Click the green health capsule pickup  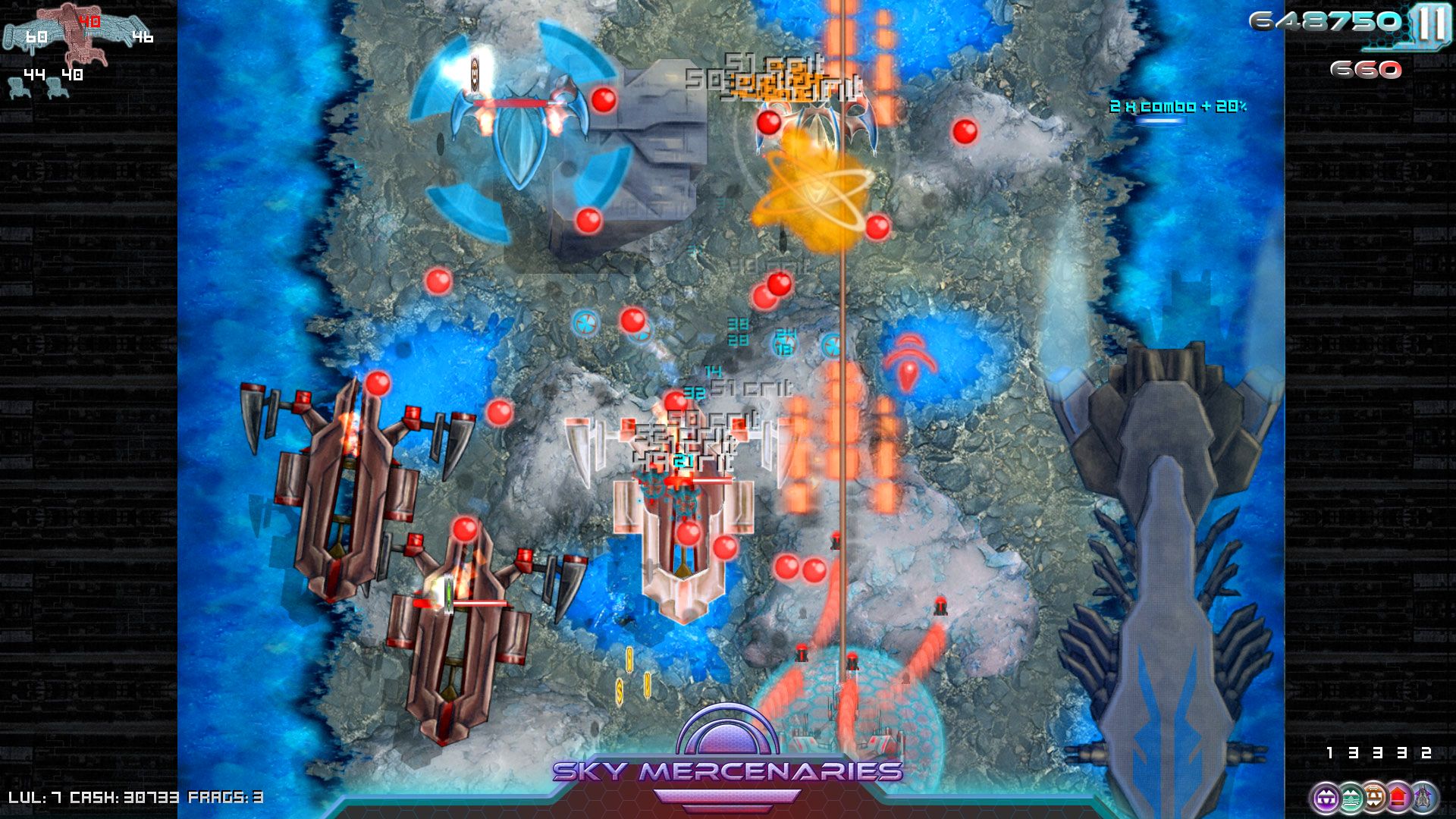449,594
